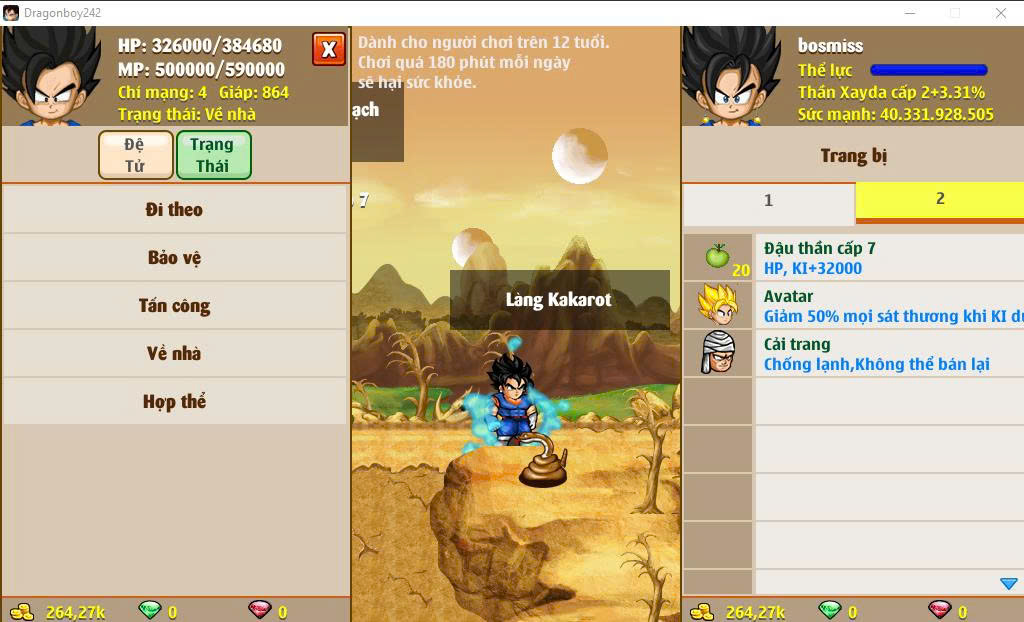Click the blue down arrow in the item list
The image size is (1024, 622).
coord(1008,584)
